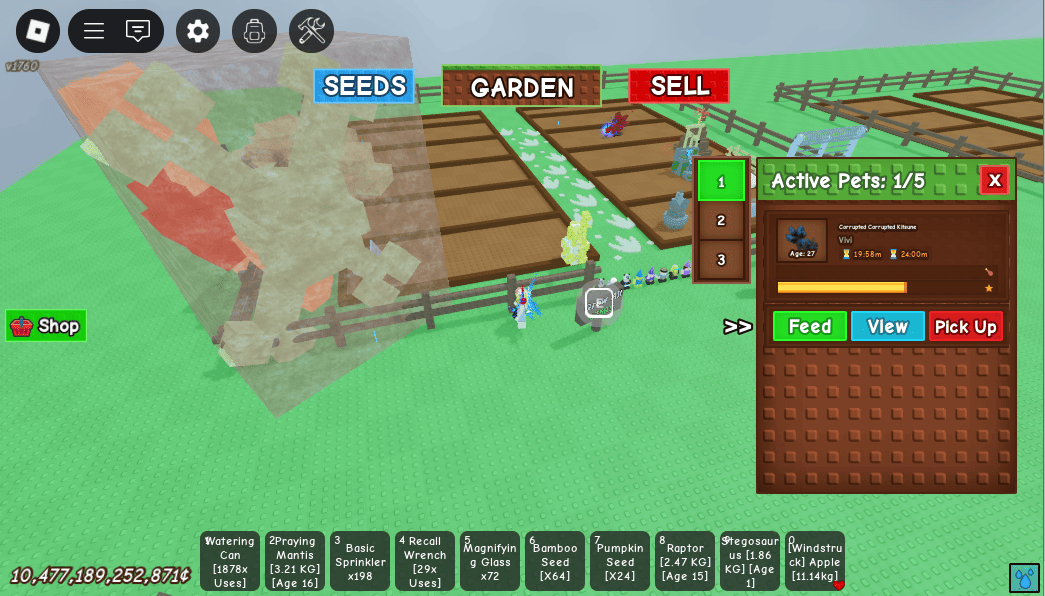The width and height of the screenshot is (1045, 596).
Task: Open the gear settings button
Action: (198, 31)
